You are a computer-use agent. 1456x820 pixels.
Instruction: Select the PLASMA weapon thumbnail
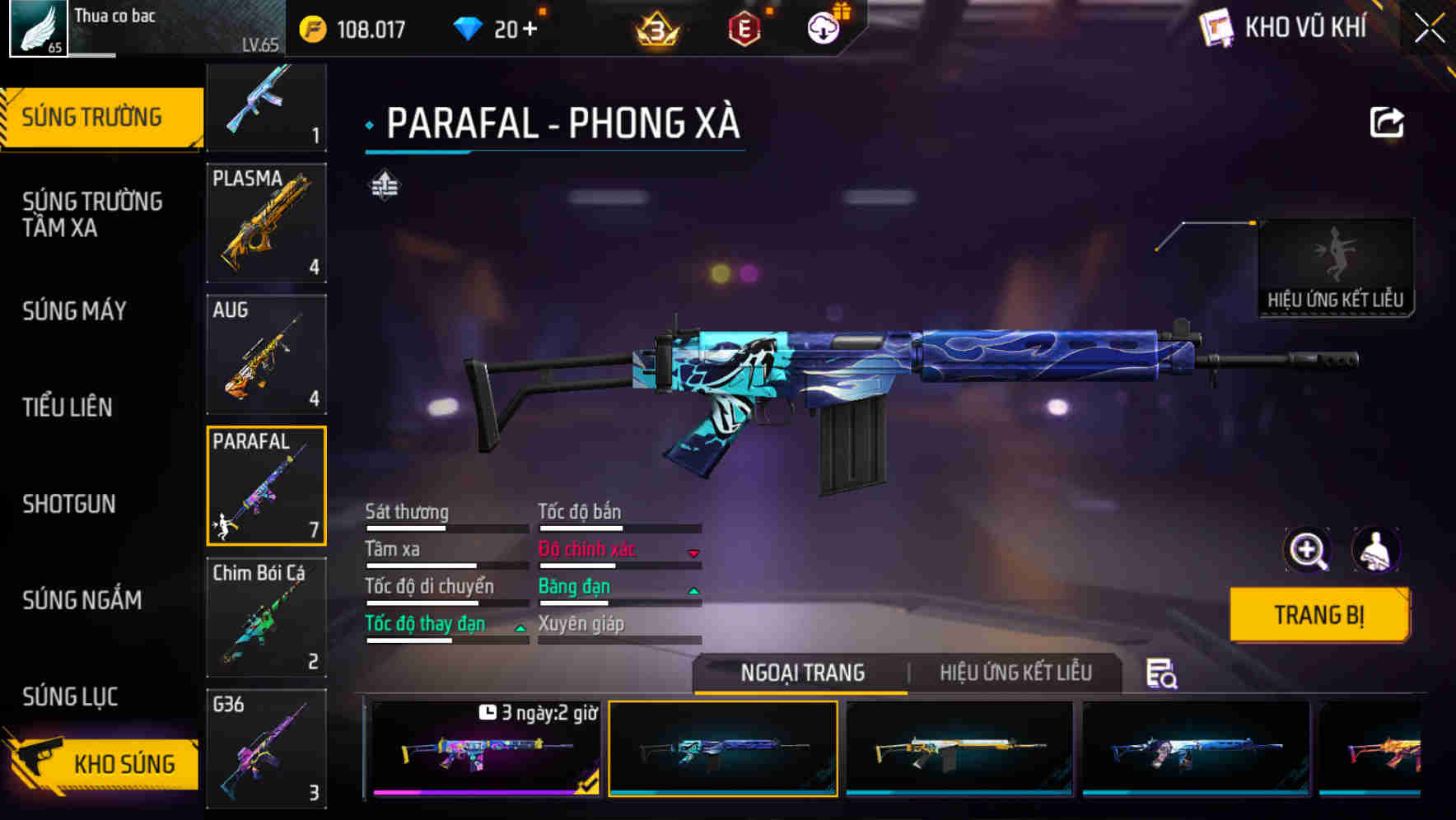[266, 224]
